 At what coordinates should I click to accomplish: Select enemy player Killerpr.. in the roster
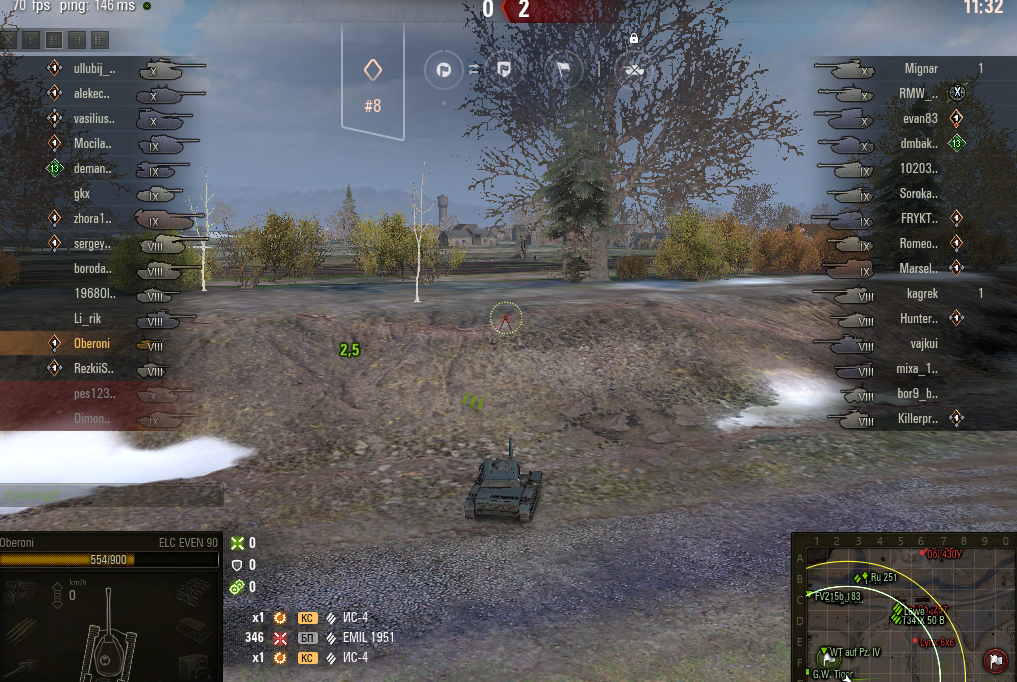[917, 419]
